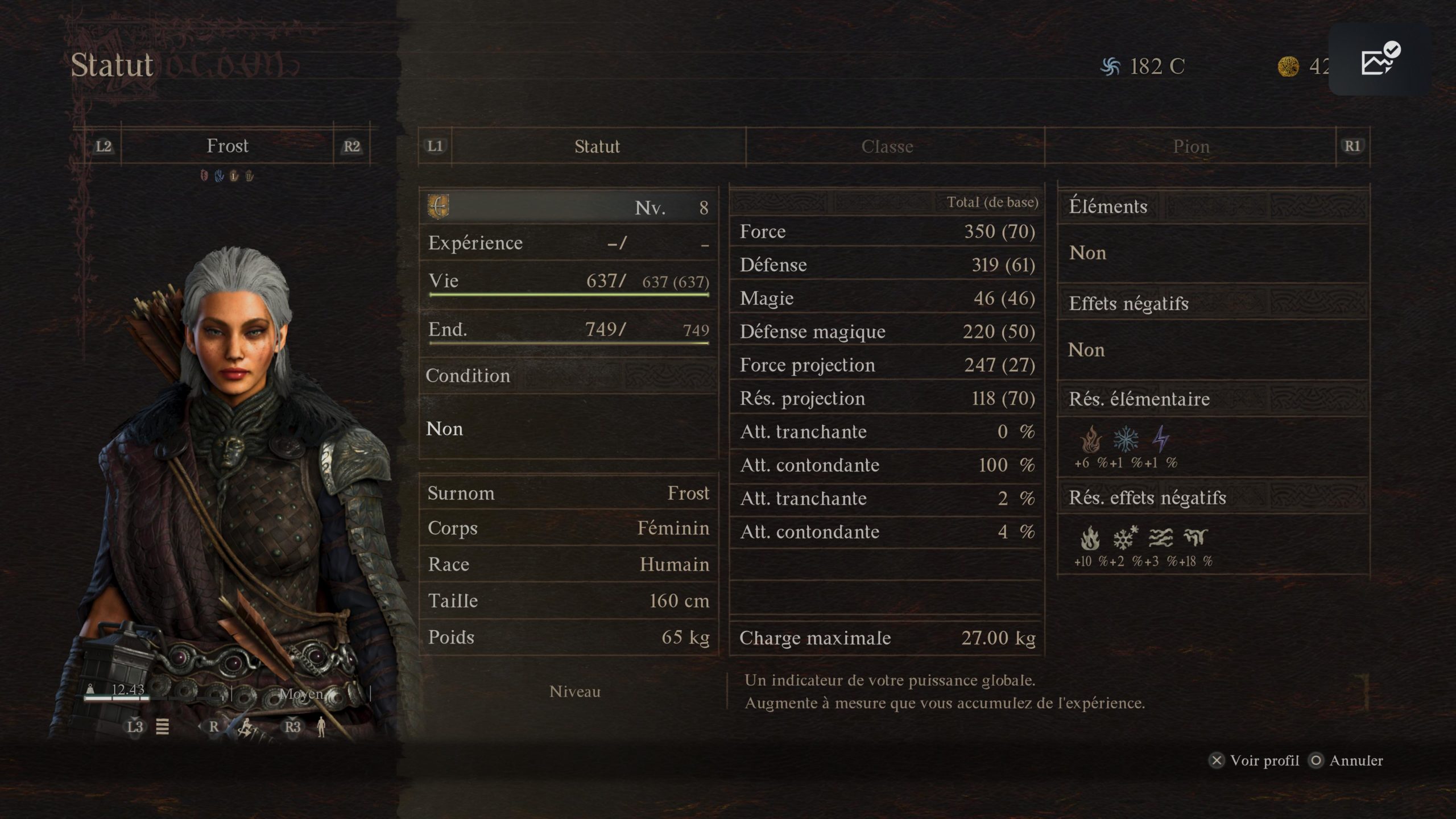Select the Charge maximale row
The image size is (1456, 819).
click(886, 638)
